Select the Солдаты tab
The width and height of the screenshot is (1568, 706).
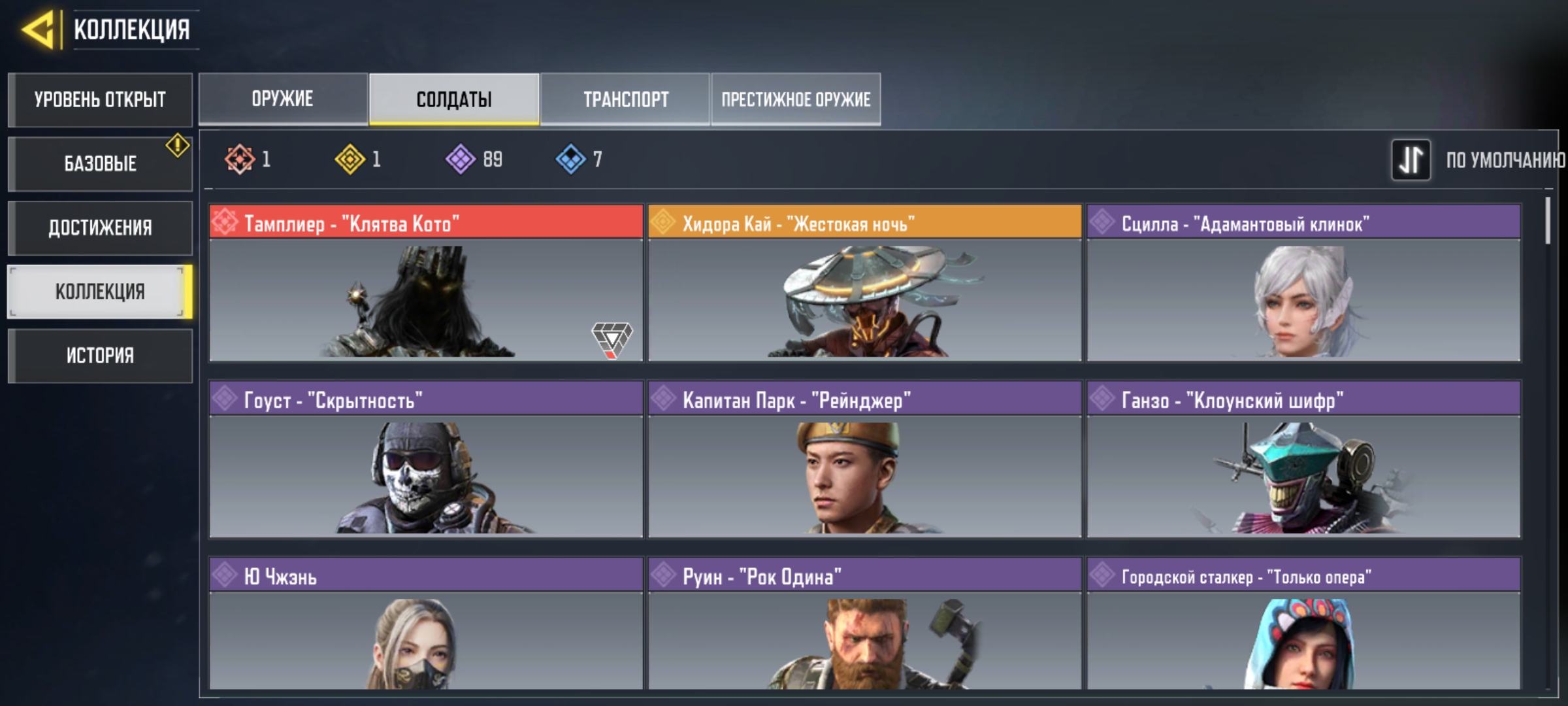[454, 99]
